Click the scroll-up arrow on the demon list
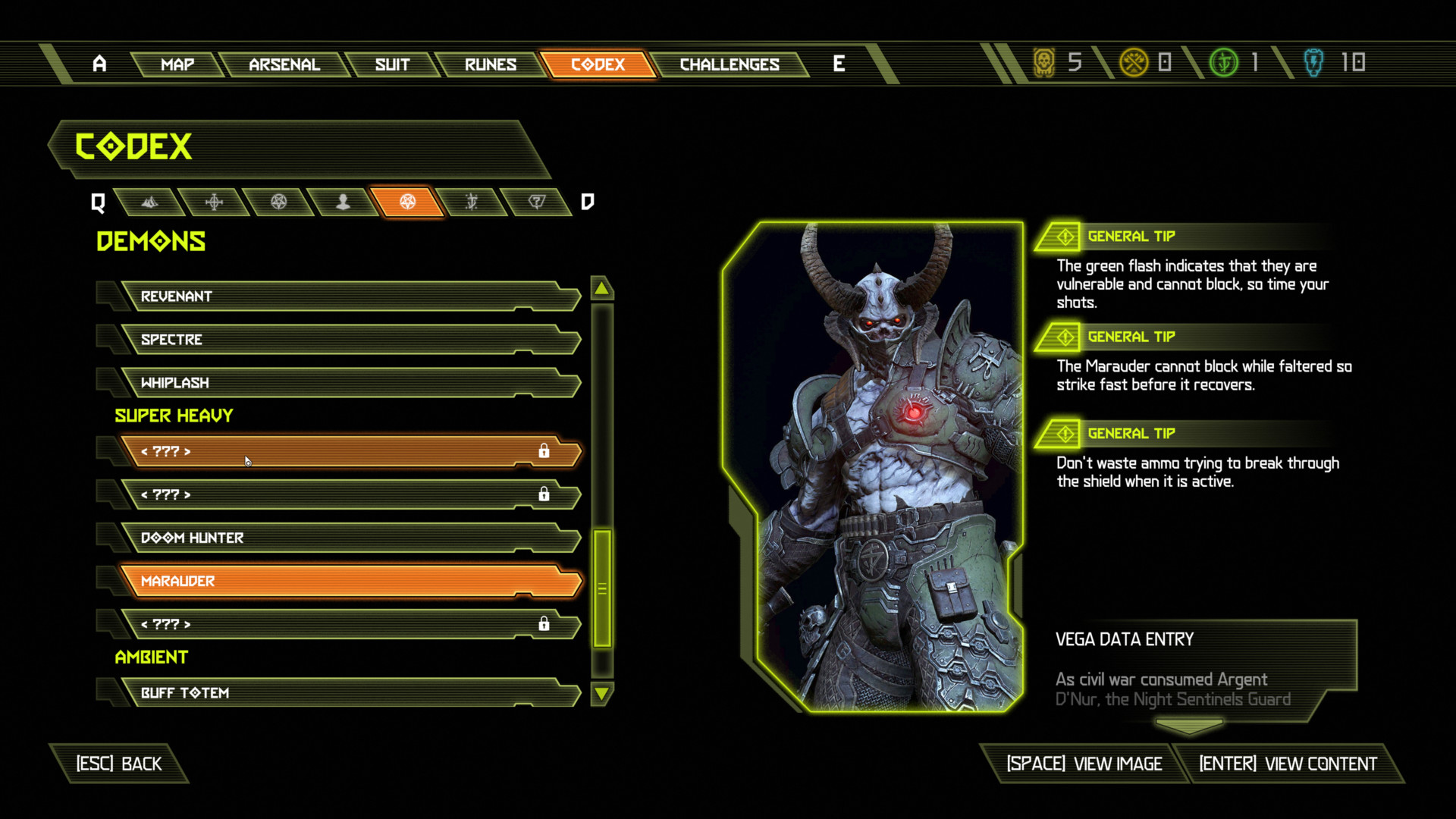The width and height of the screenshot is (1456, 819). [x=601, y=288]
